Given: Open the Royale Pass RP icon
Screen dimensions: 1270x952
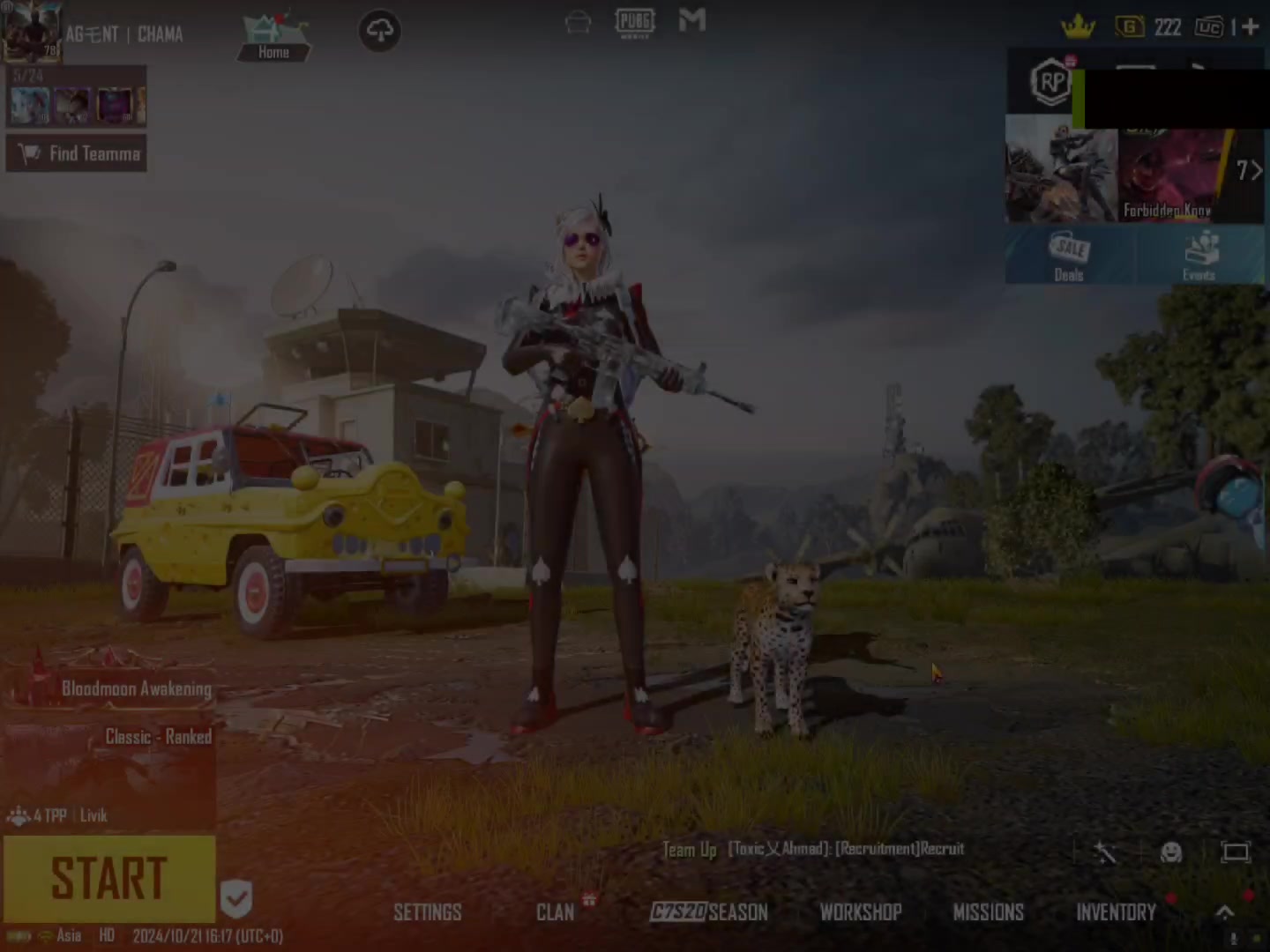Looking at the screenshot, I should point(1050,83).
